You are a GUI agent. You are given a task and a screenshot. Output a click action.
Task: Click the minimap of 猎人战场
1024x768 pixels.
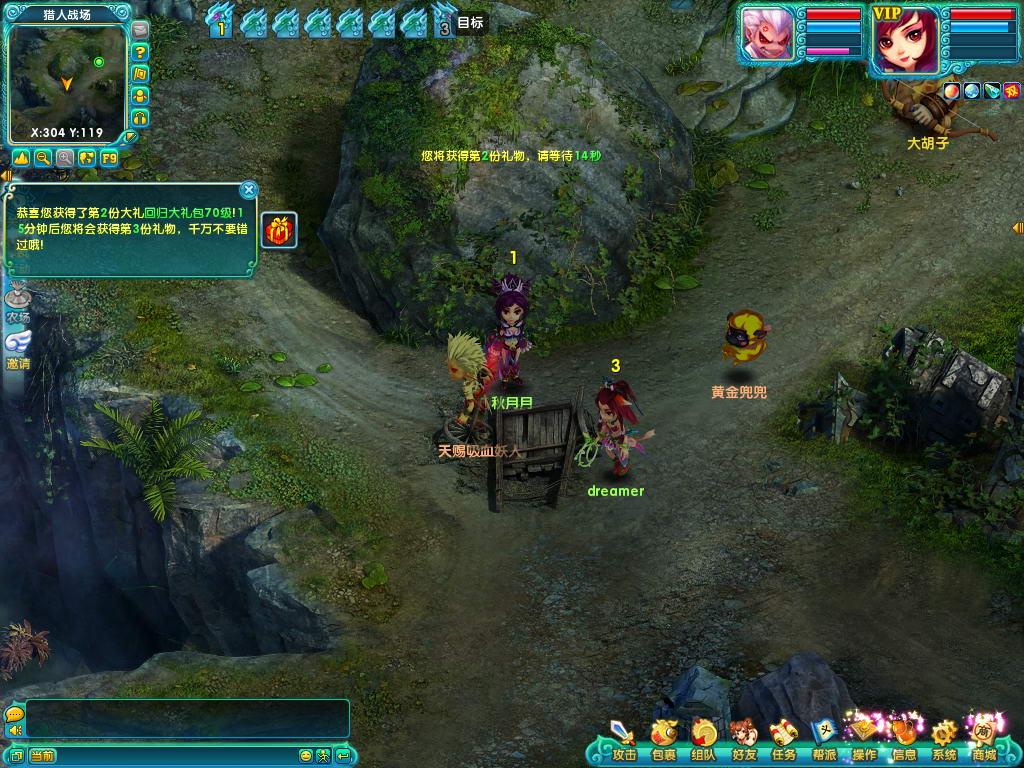(x=66, y=80)
